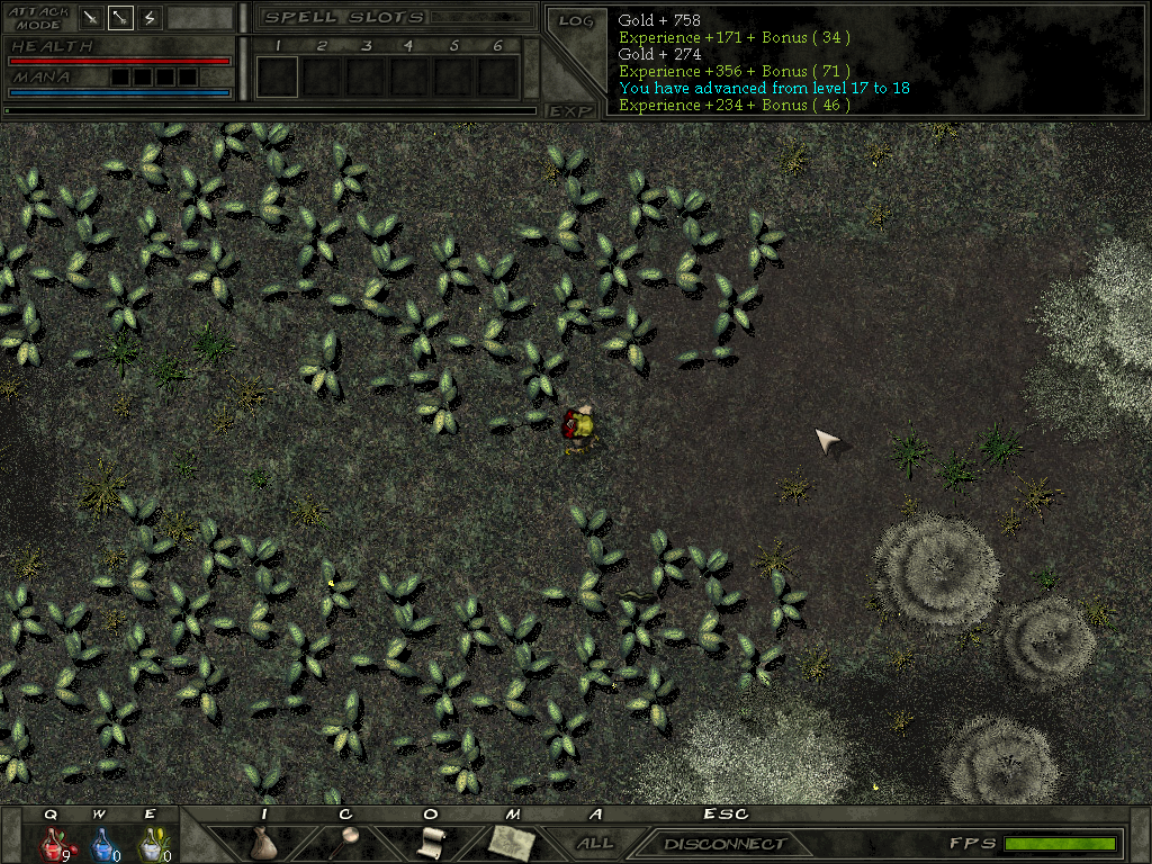The width and height of the screenshot is (1152, 864).
Task: Click the ALL button
Action: pos(595,843)
